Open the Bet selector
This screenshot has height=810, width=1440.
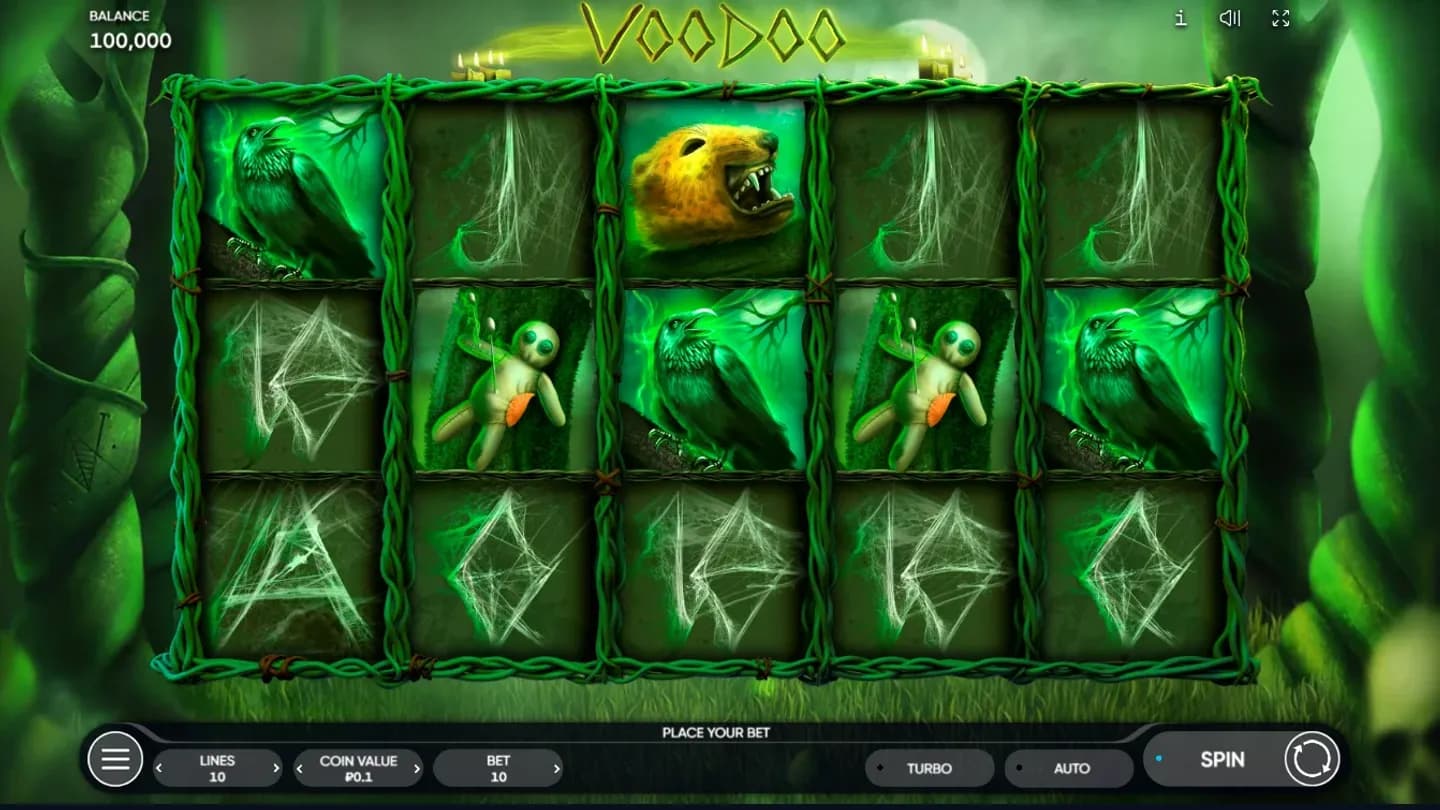click(500, 768)
